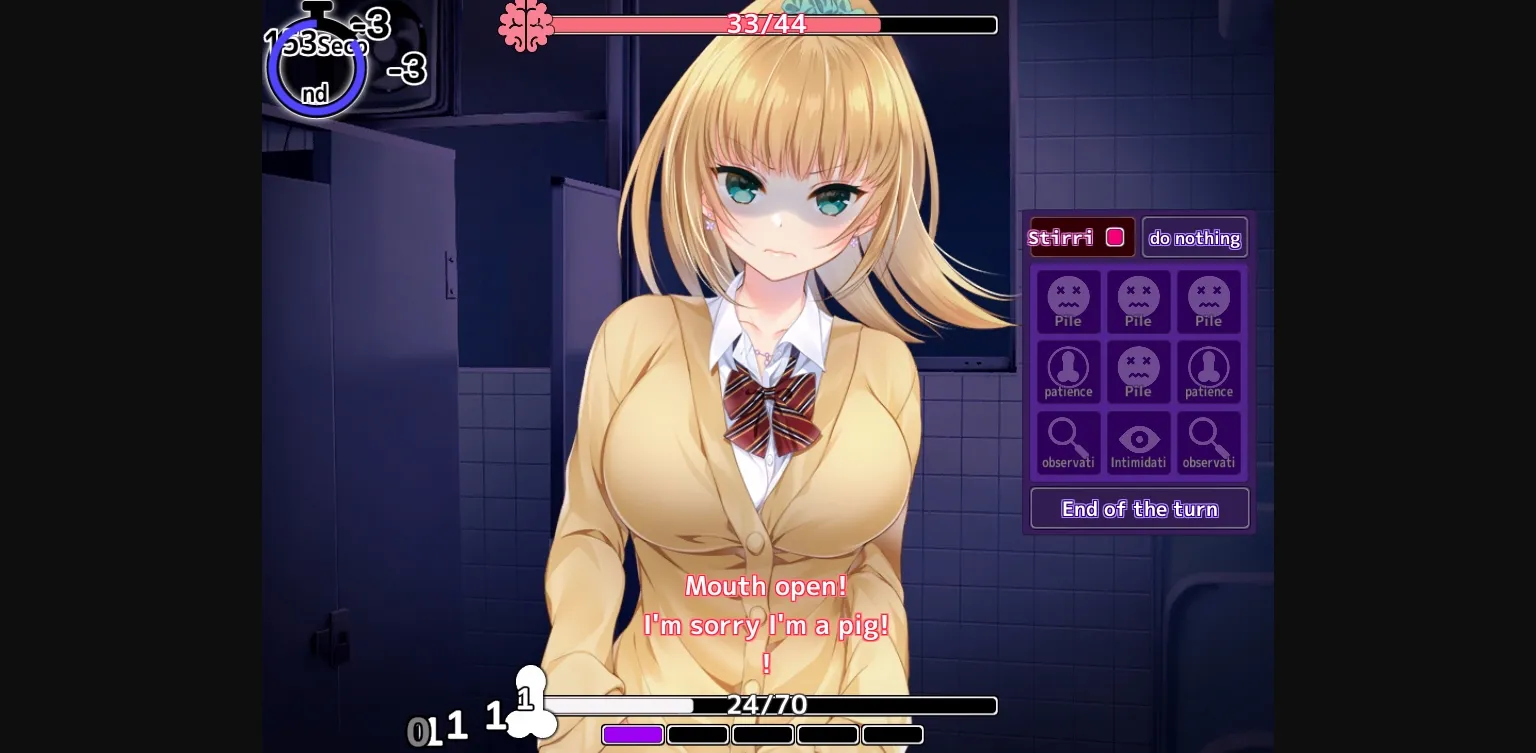Image resolution: width=1536 pixels, height=753 pixels.
Task: Select the middle Pile card in top row
Action: 1138,301
